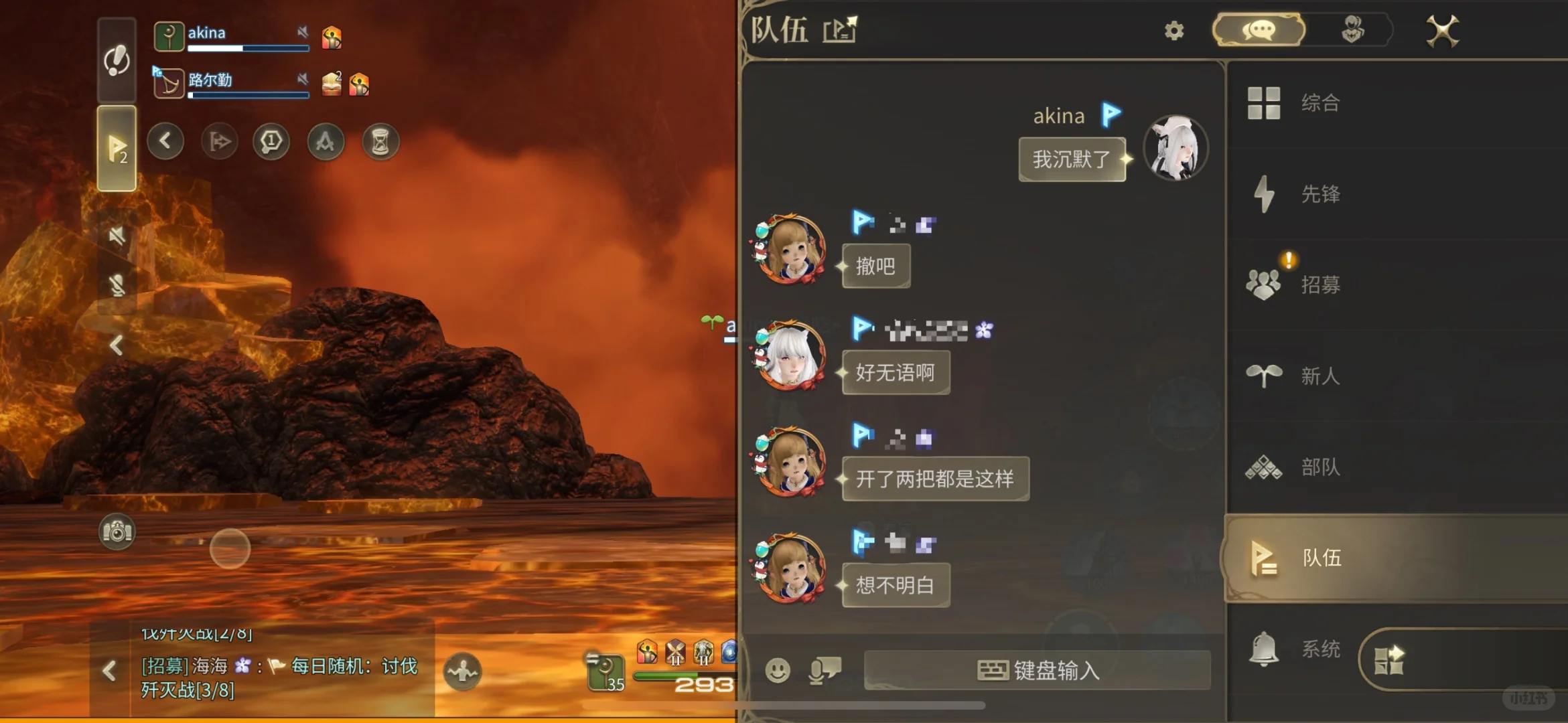The image size is (1568, 723).
Task: Open the 队伍 panel settings gear
Action: [x=1173, y=31]
